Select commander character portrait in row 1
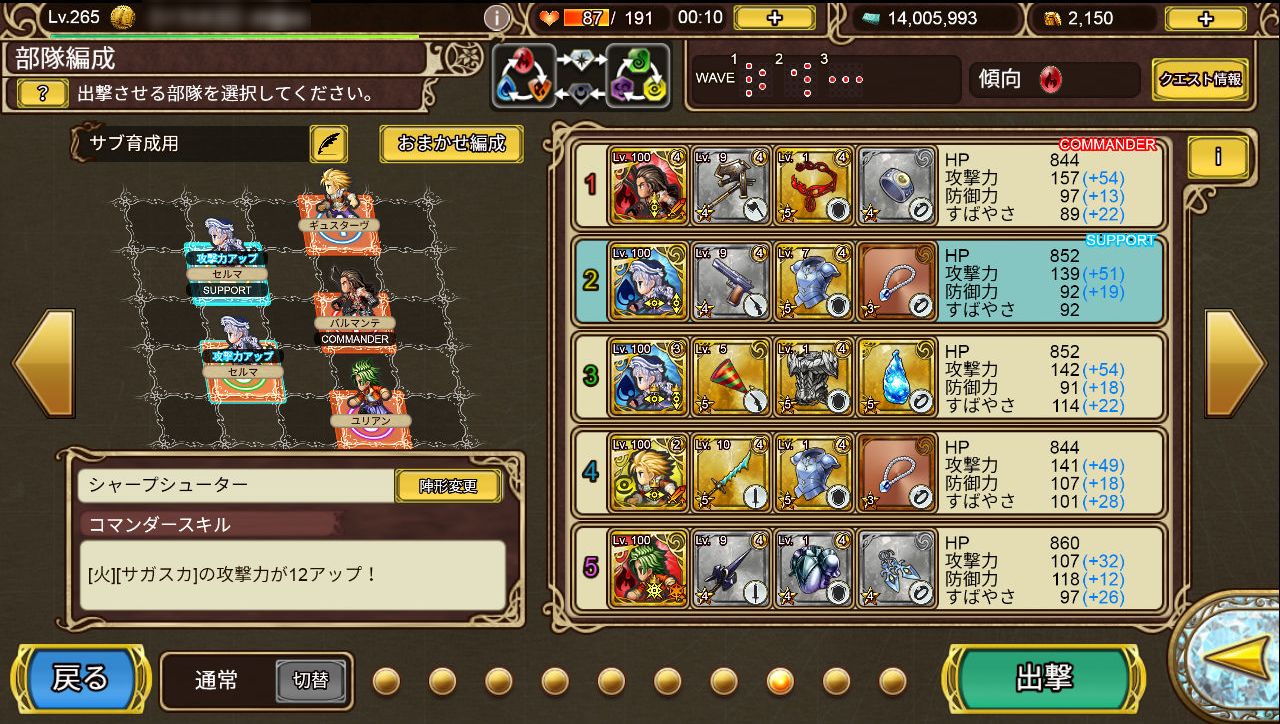The image size is (1280, 724). tap(648, 185)
